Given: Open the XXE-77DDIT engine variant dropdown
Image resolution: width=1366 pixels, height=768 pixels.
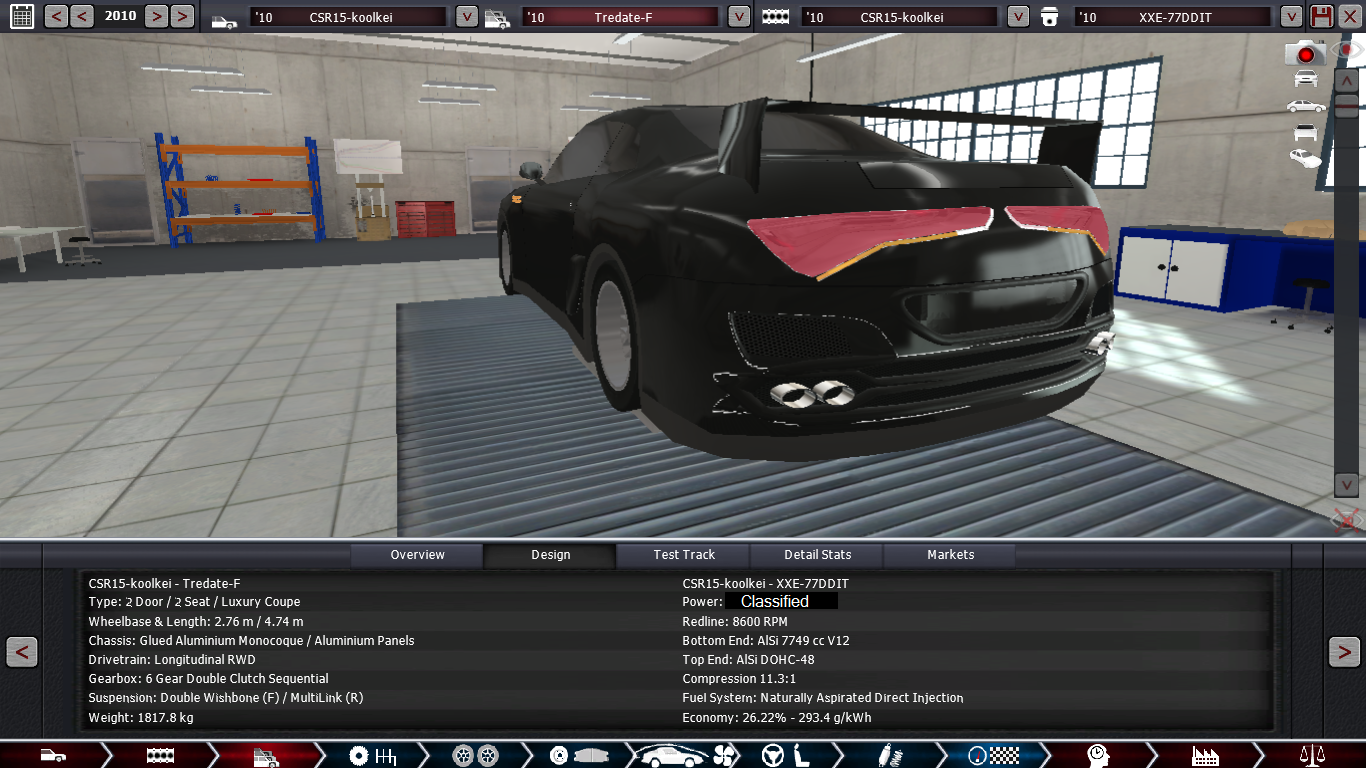Looking at the screenshot, I should coord(1291,17).
